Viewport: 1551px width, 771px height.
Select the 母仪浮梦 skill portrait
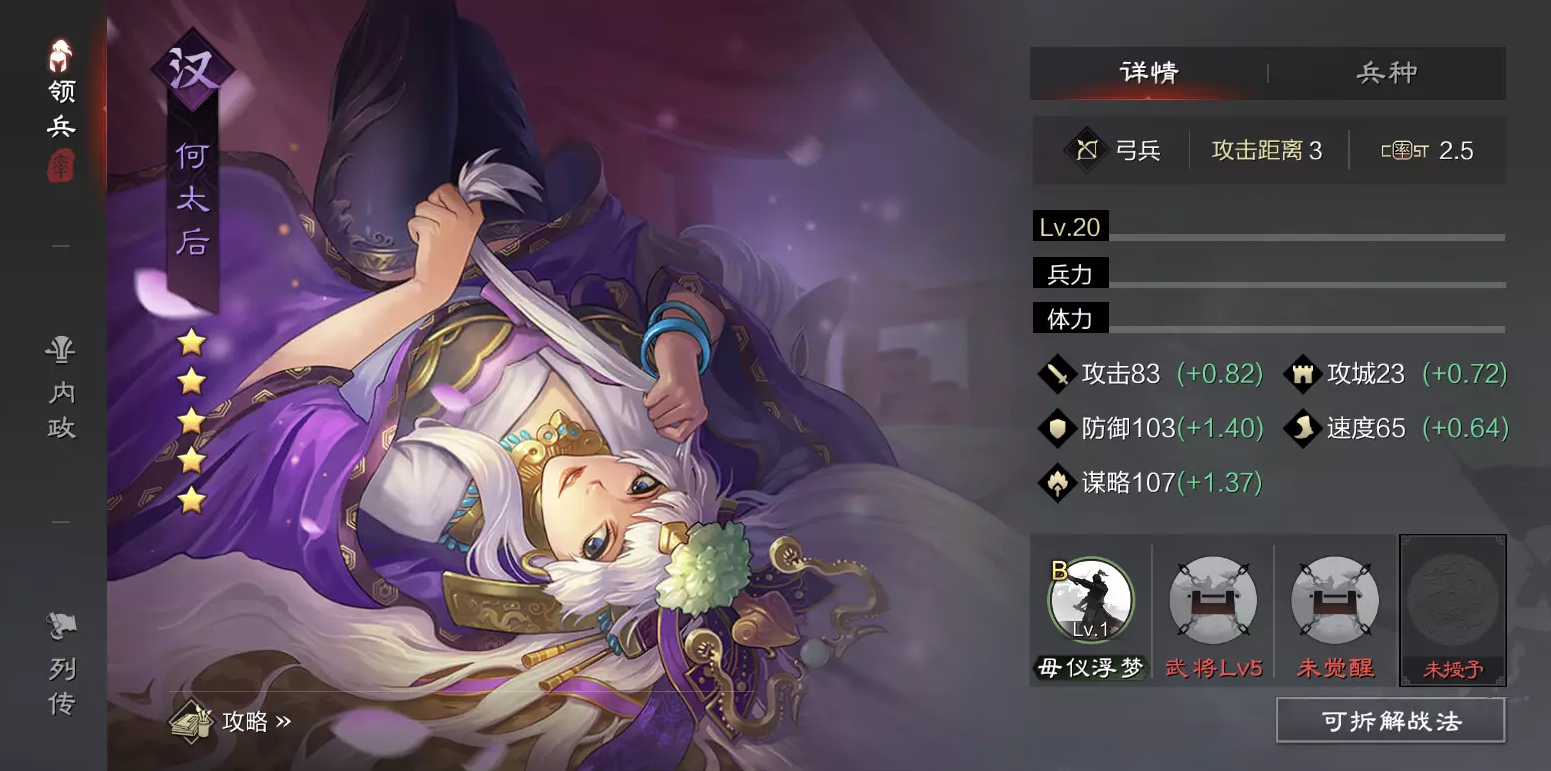pyautogui.click(x=1090, y=600)
